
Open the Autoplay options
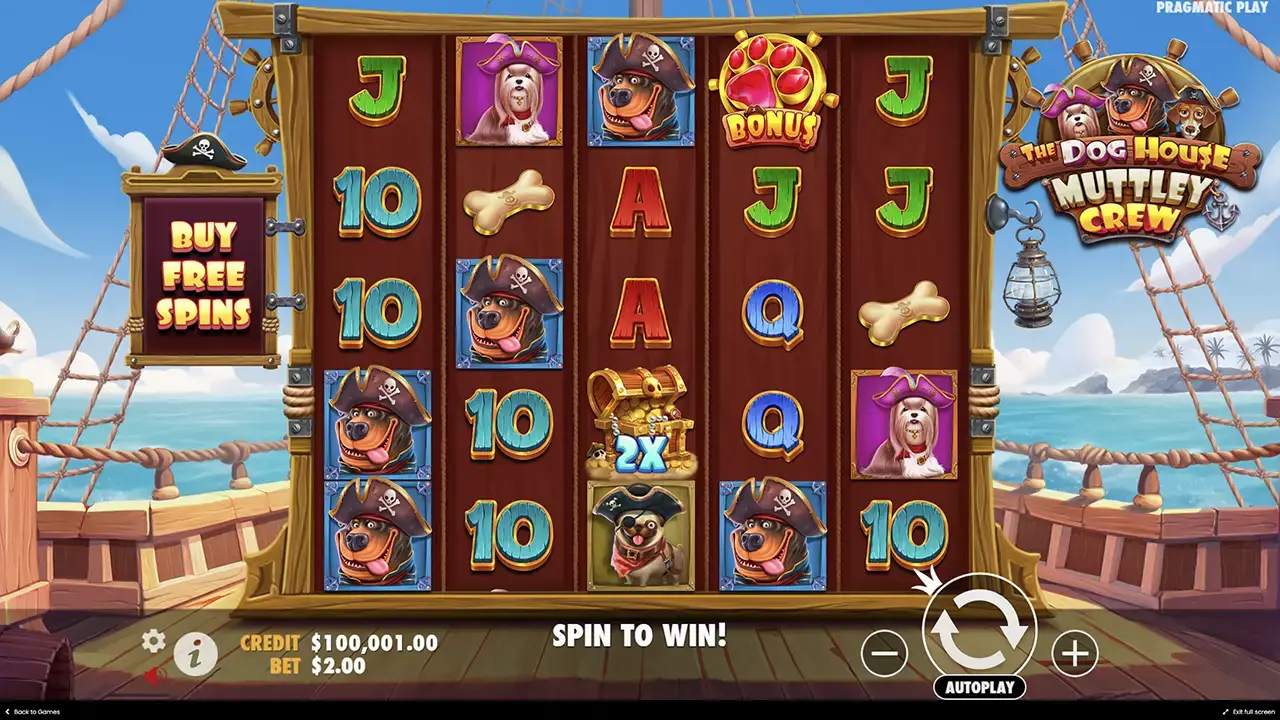pos(979,687)
